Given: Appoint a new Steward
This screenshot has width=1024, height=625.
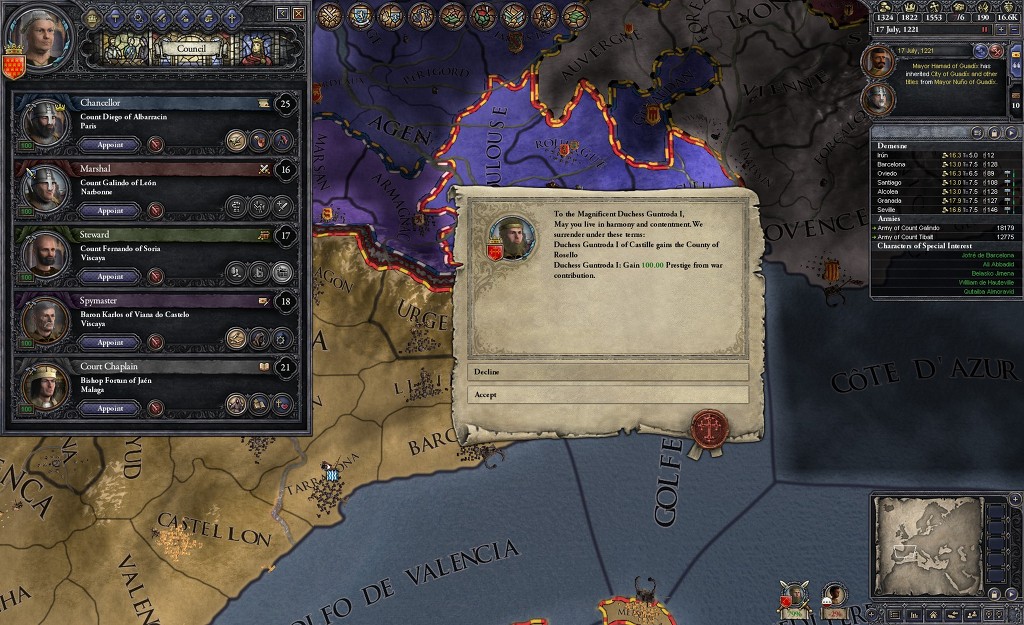Looking at the screenshot, I should 111,276.
